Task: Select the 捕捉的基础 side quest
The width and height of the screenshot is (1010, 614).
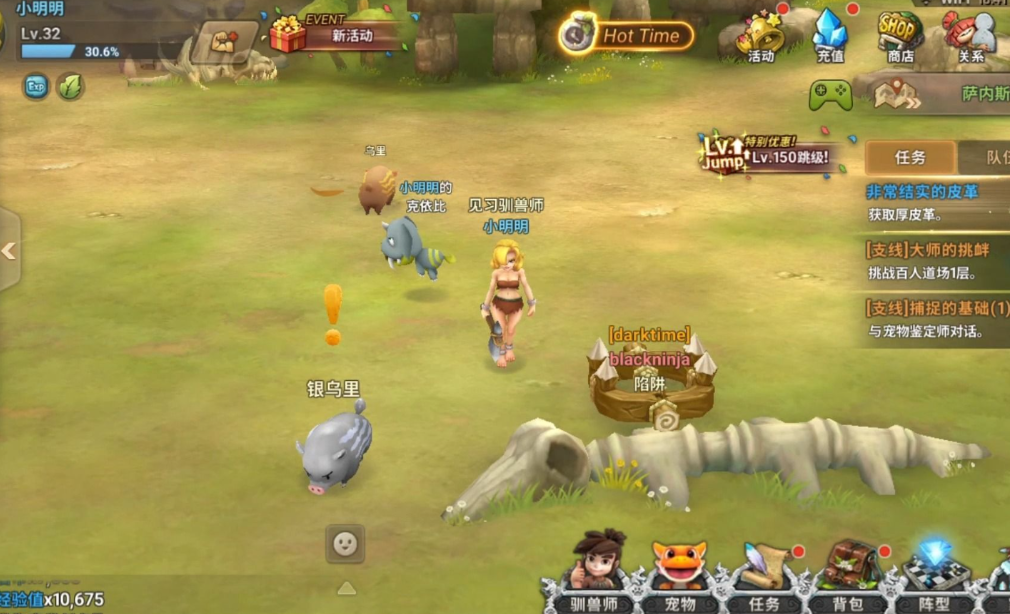Action: pyautogui.click(x=937, y=318)
